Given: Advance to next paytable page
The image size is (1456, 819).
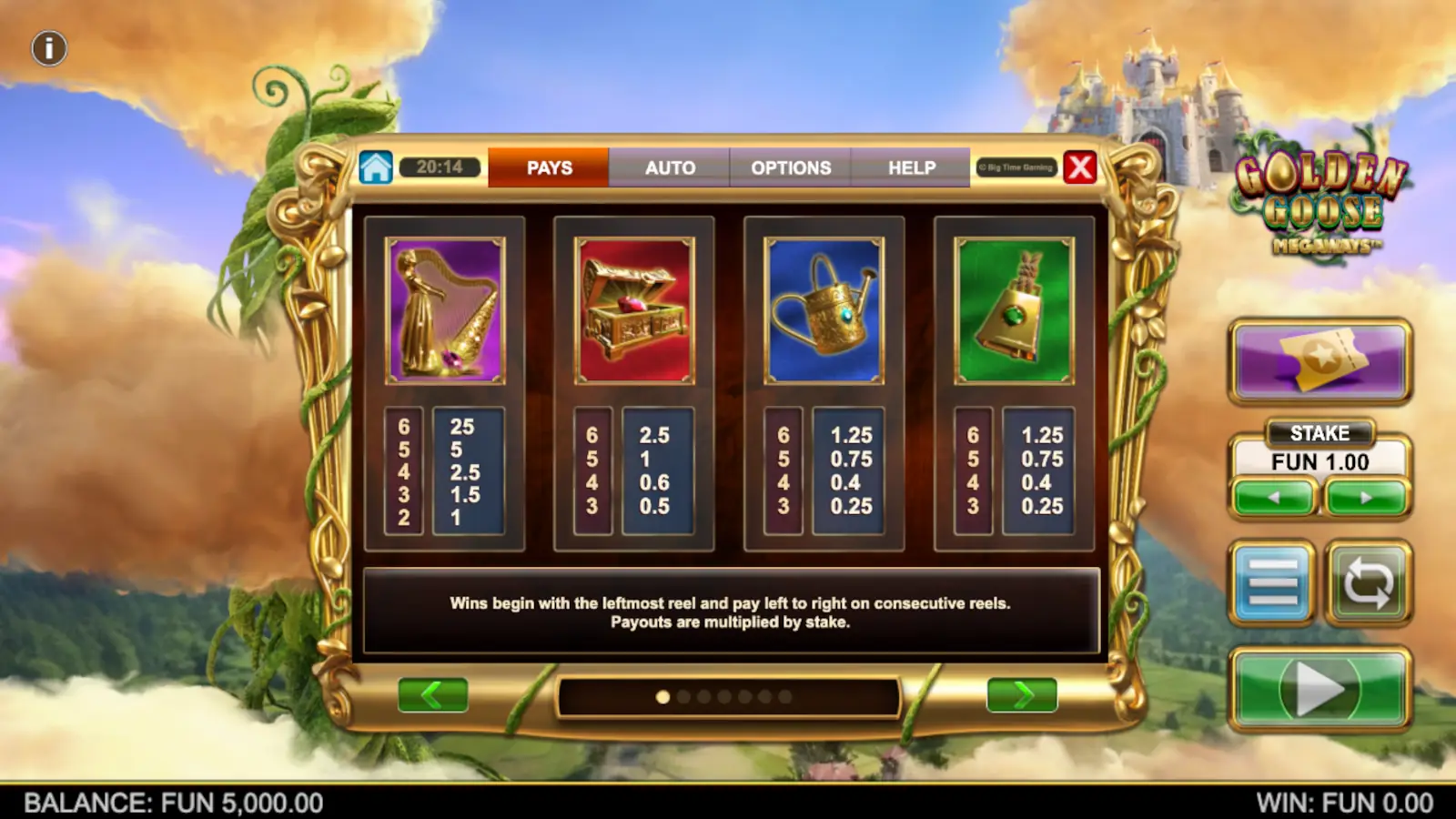Looking at the screenshot, I should (x=1023, y=694).
